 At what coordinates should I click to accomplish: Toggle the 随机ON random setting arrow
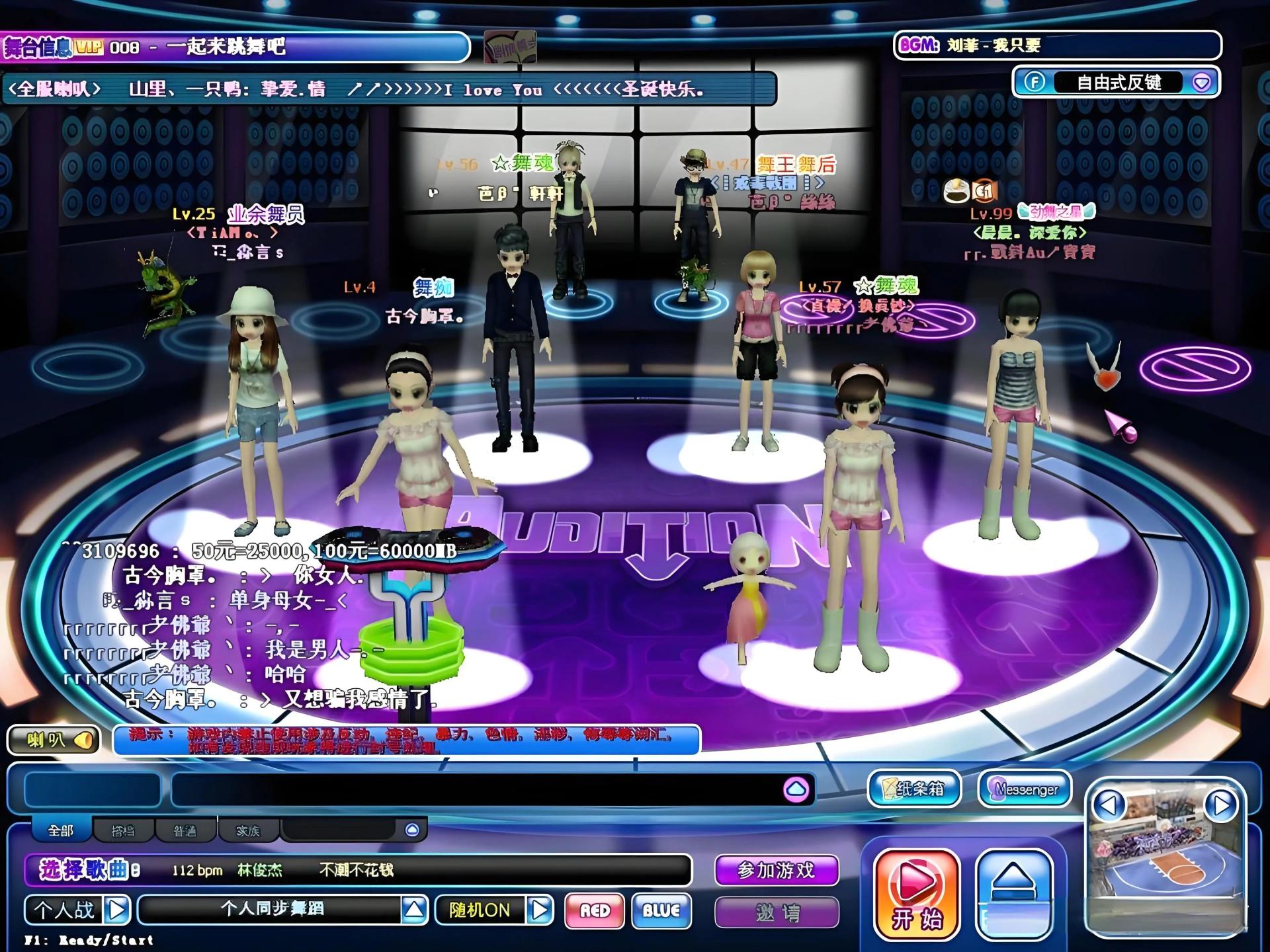point(540,910)
